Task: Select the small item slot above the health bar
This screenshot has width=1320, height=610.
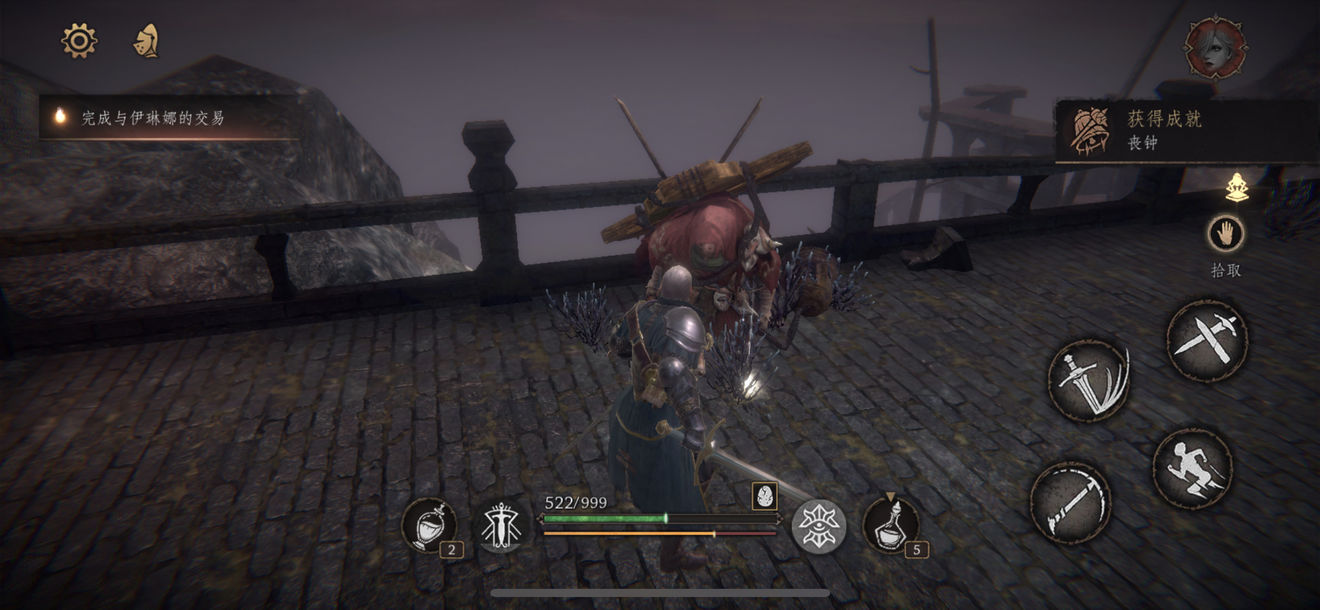Action: 765,496
